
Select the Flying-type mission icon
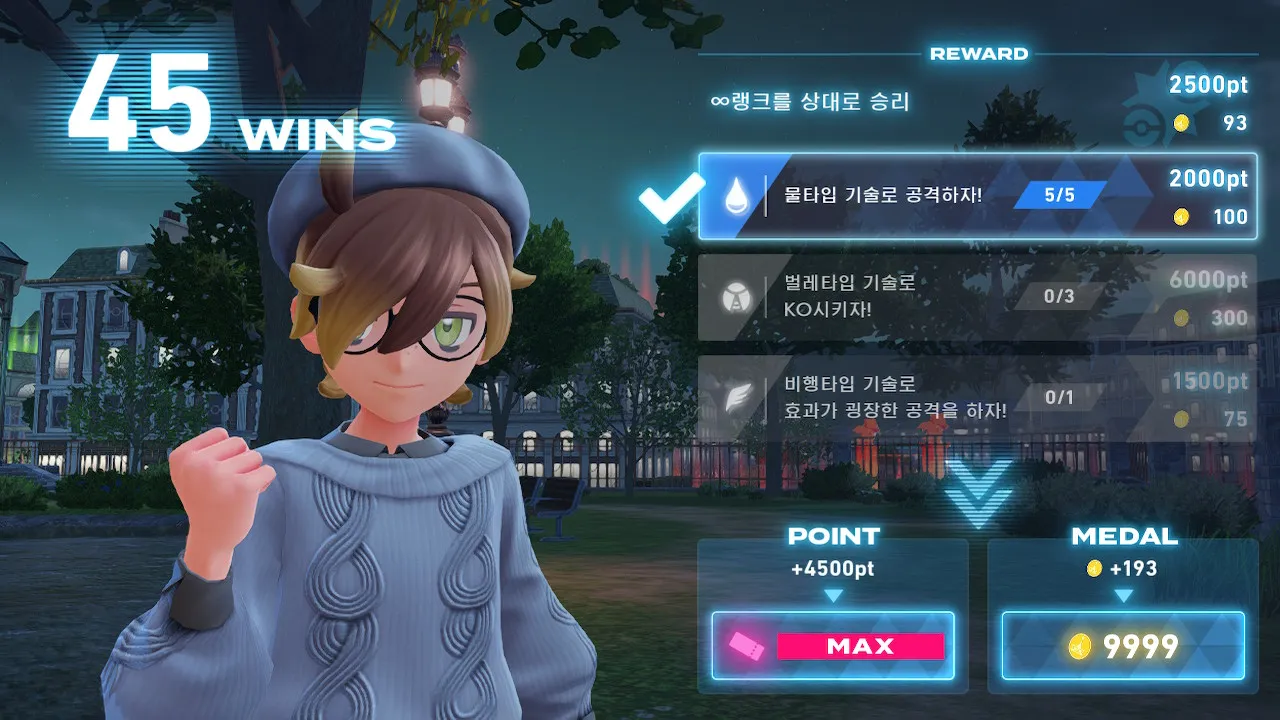737,397
